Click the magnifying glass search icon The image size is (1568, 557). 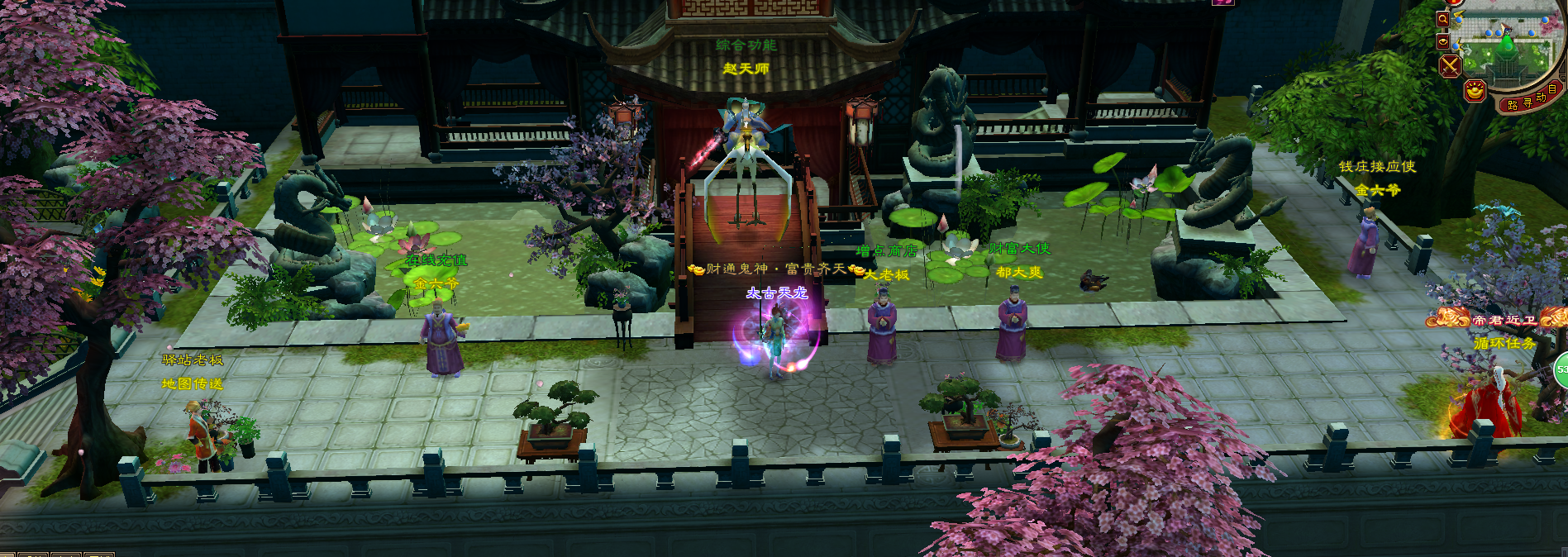point(1442,18)
